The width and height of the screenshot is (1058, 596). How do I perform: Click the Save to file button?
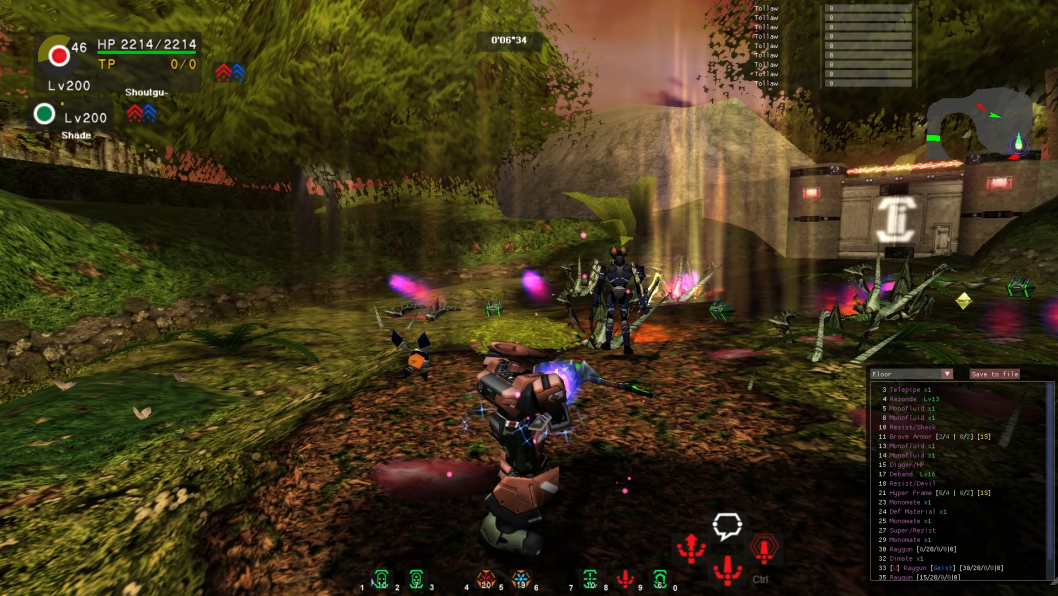[x=994, y=374]
